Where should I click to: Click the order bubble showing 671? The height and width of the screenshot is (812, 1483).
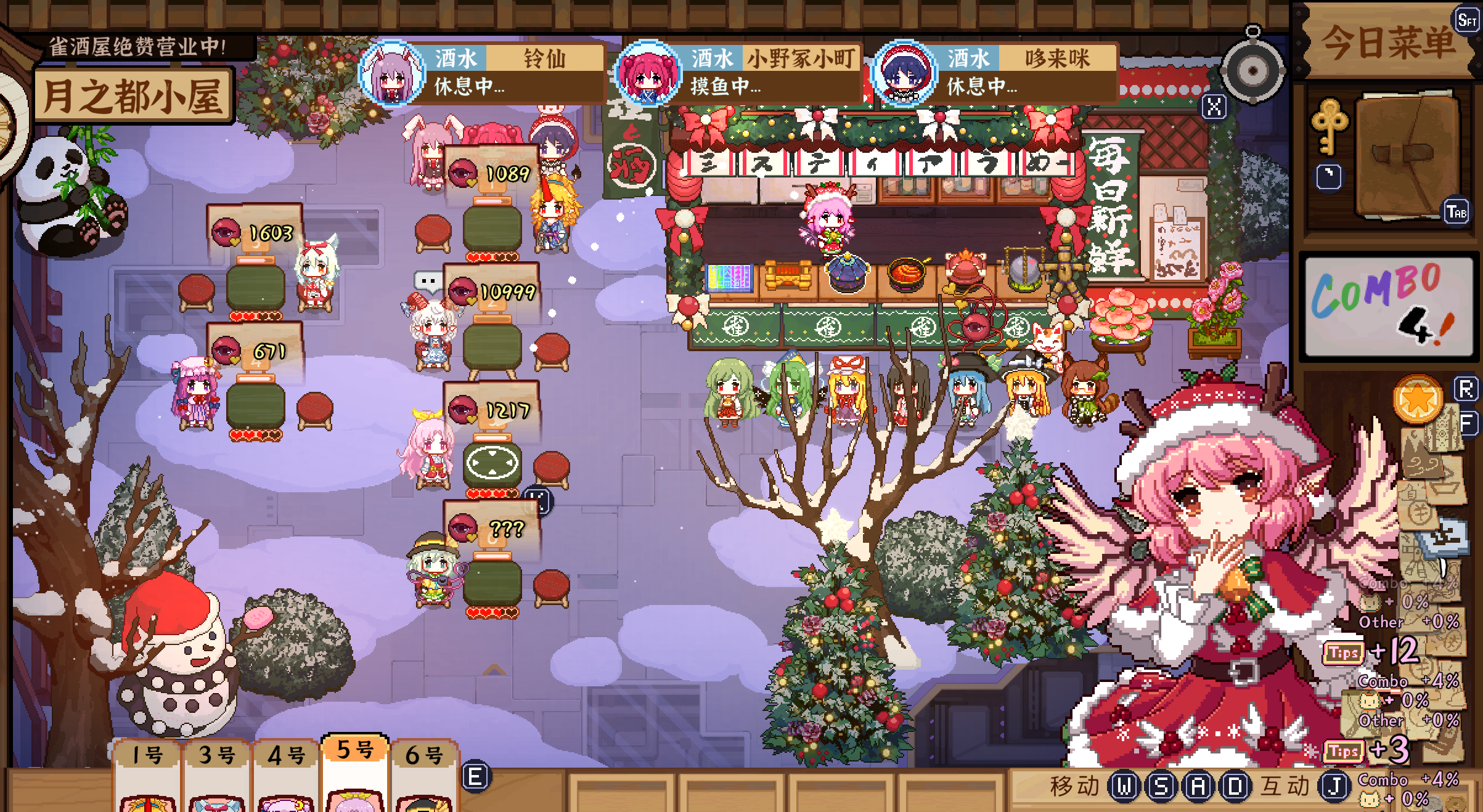click(x=255, y=351)
